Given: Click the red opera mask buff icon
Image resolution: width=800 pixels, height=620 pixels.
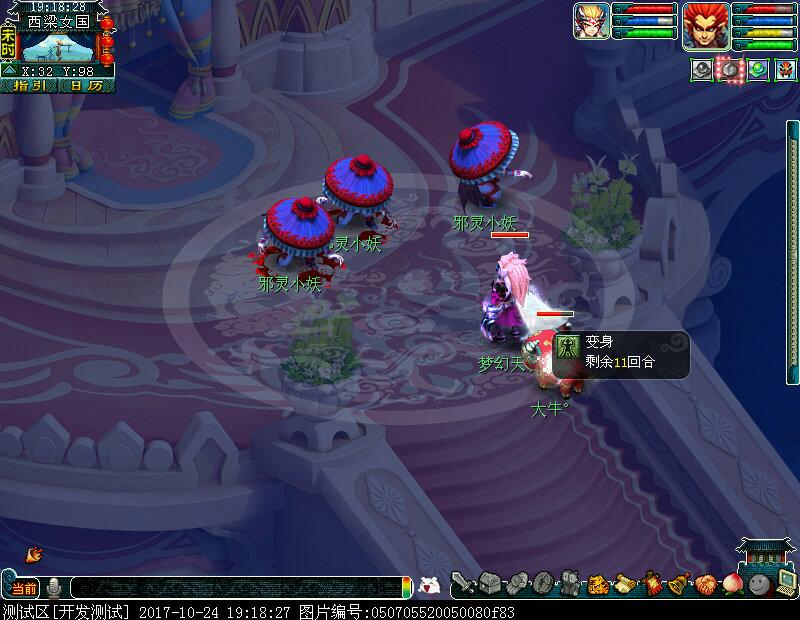Looking at the screenshot, I should 786,70.
